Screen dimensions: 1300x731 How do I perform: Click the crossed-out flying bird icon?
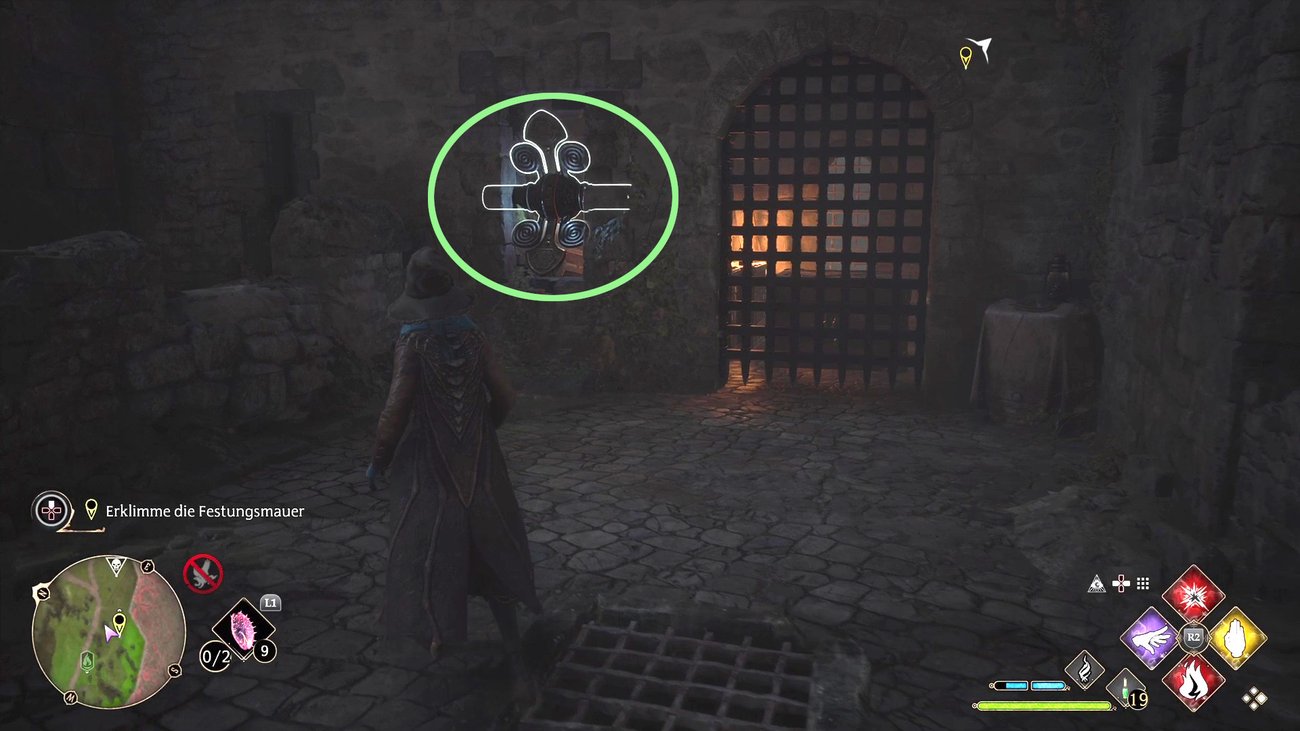(203, 574)
